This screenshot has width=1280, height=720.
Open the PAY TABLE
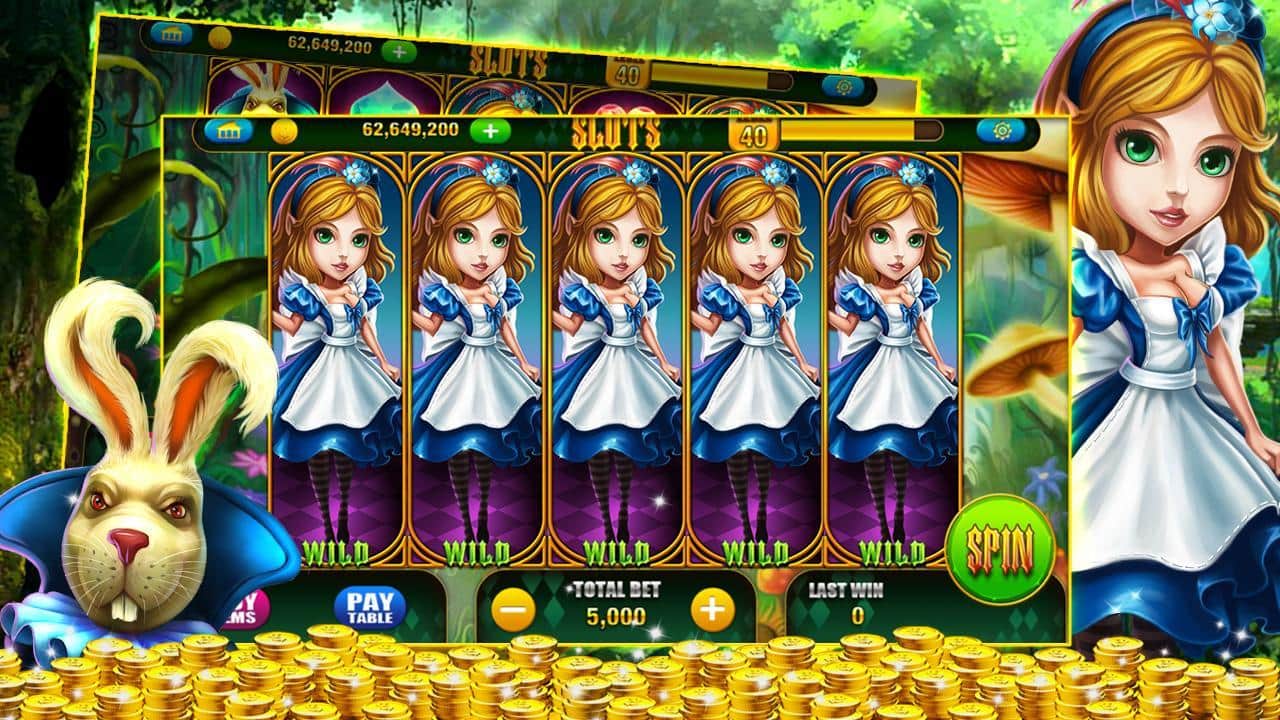370,606
